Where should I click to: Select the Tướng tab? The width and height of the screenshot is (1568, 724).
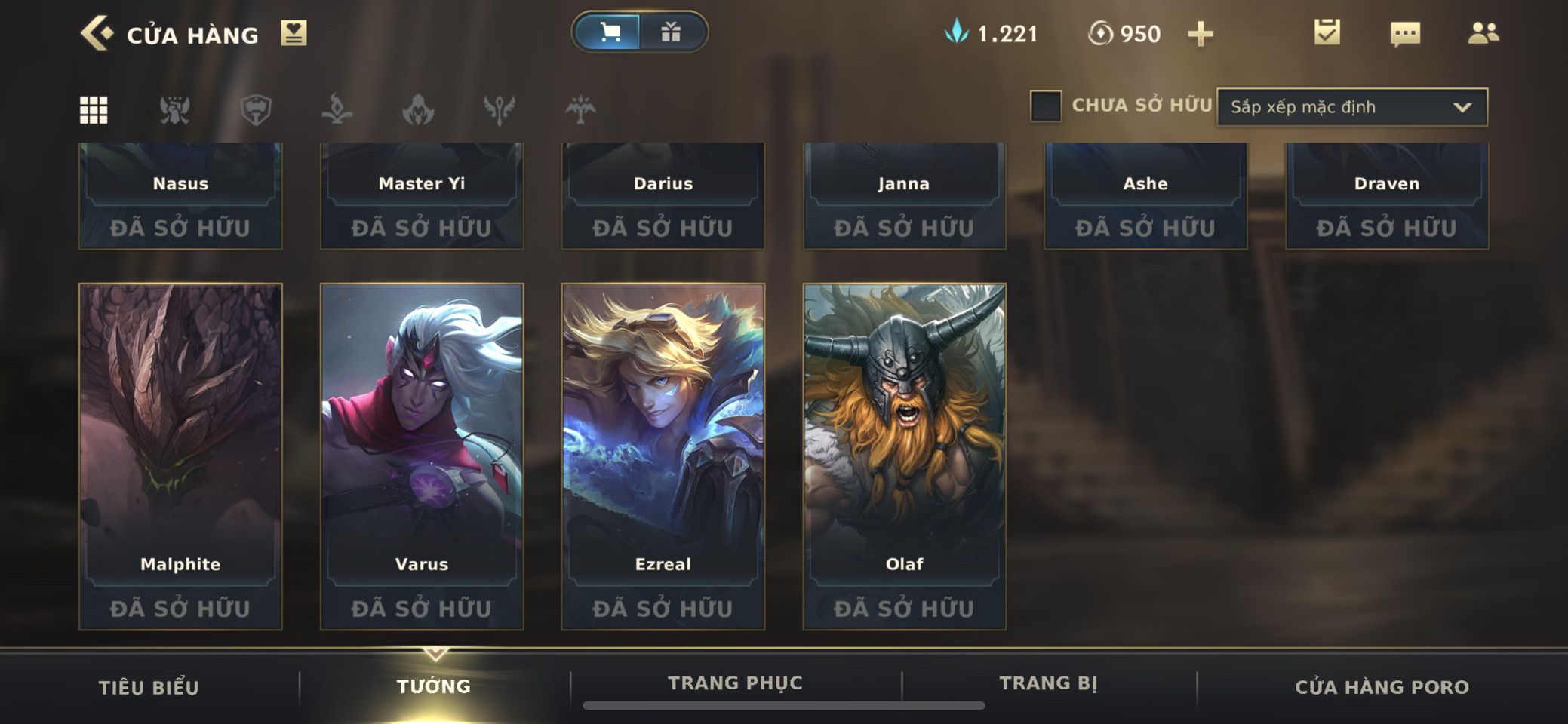point(434,686)
